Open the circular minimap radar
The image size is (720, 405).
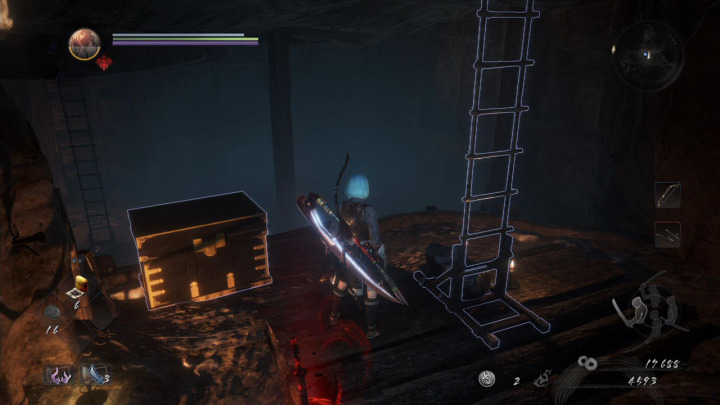tap(647, 49)
